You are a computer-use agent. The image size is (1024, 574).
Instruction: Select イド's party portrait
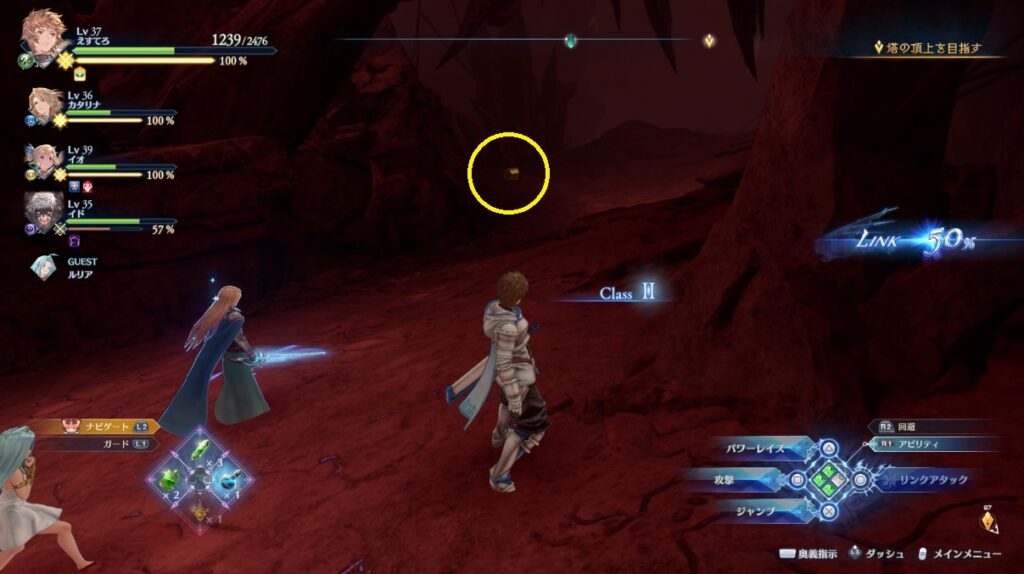[x=44, y=213]
